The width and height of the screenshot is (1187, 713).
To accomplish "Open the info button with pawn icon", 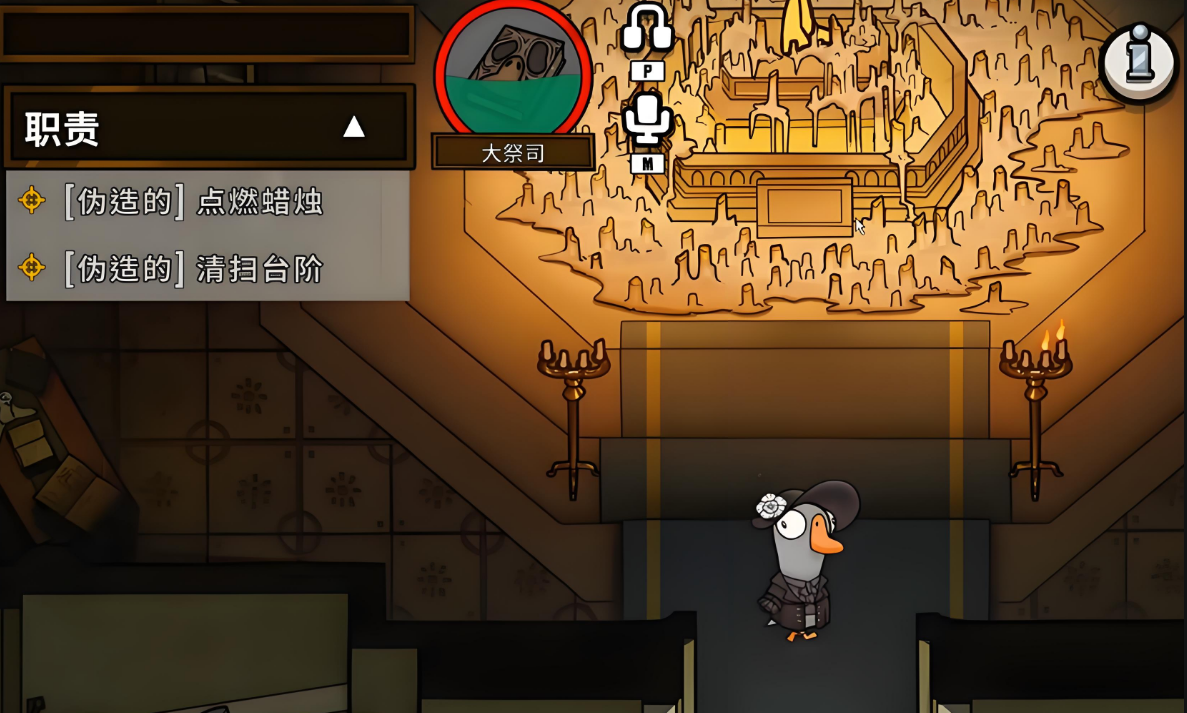I will [1139, 62].
